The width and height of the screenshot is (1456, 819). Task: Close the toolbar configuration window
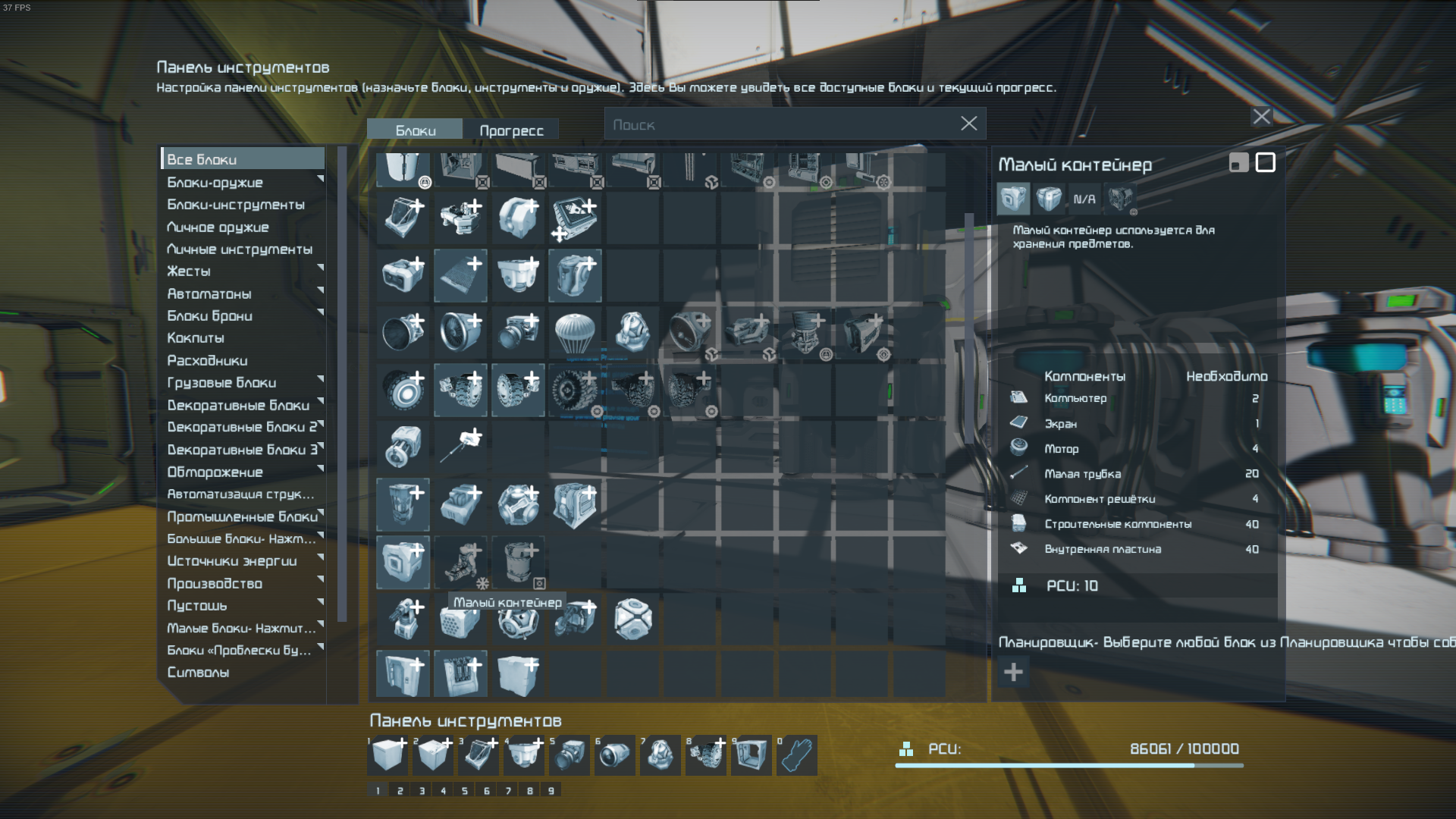pos(1261,117)
